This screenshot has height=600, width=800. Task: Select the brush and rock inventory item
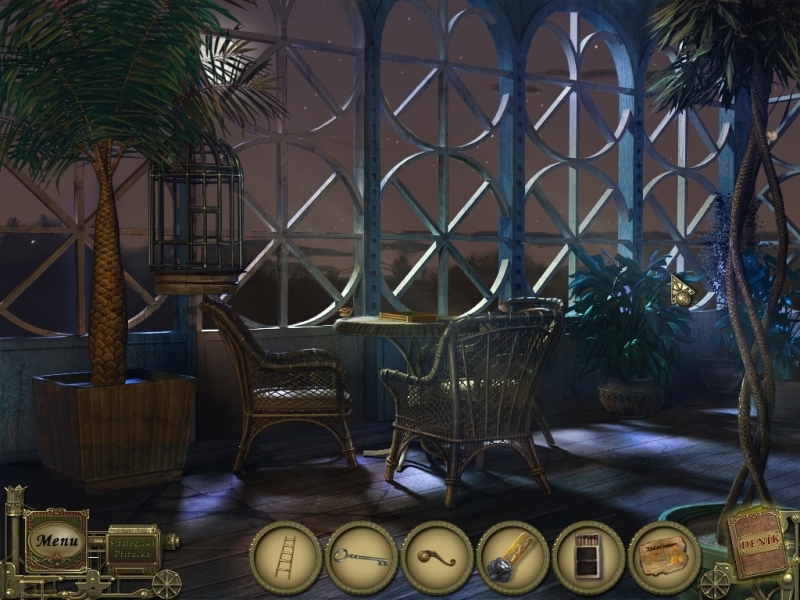tap(512, 558)
